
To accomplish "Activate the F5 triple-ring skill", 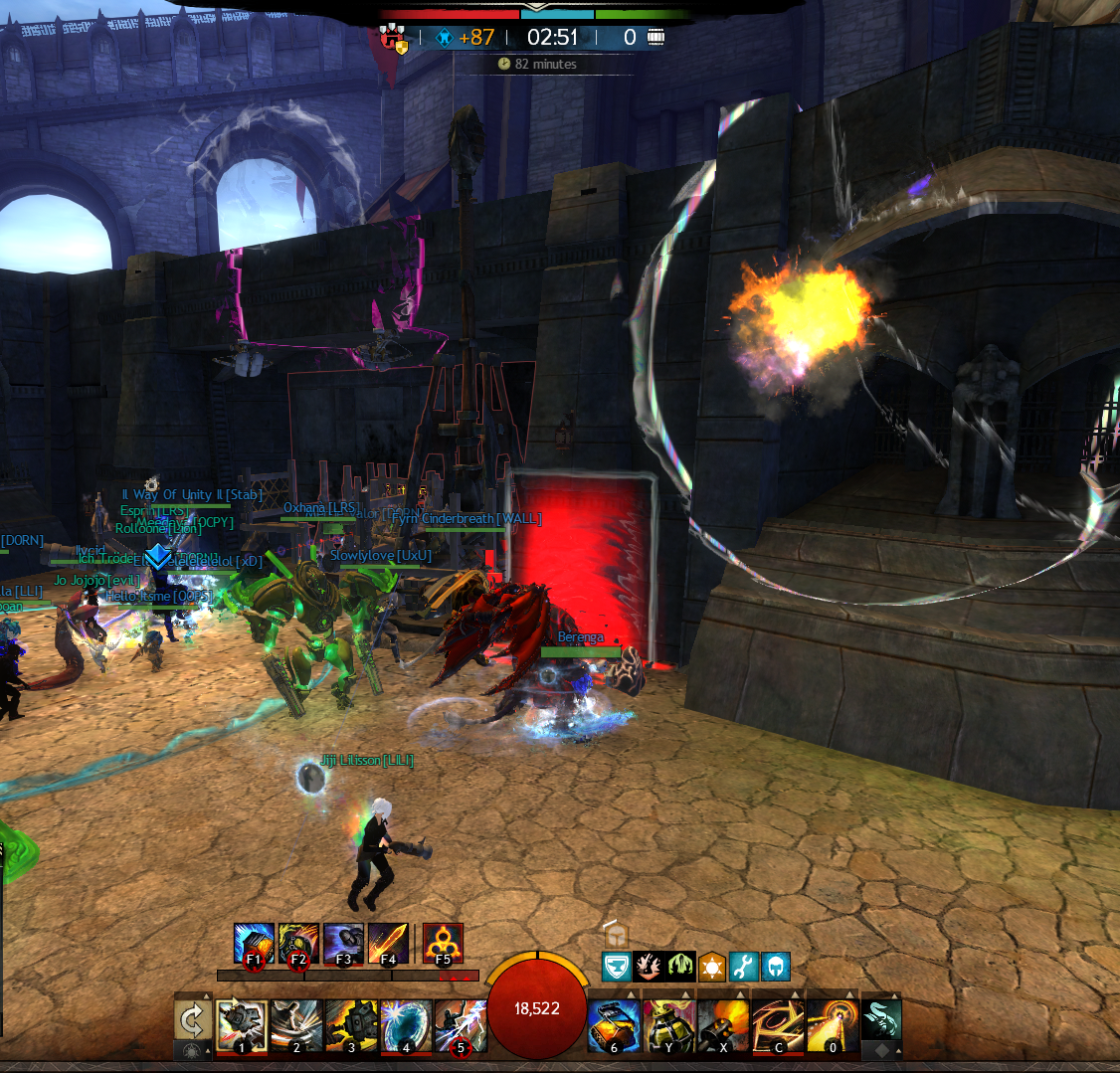I will (443, 943).
